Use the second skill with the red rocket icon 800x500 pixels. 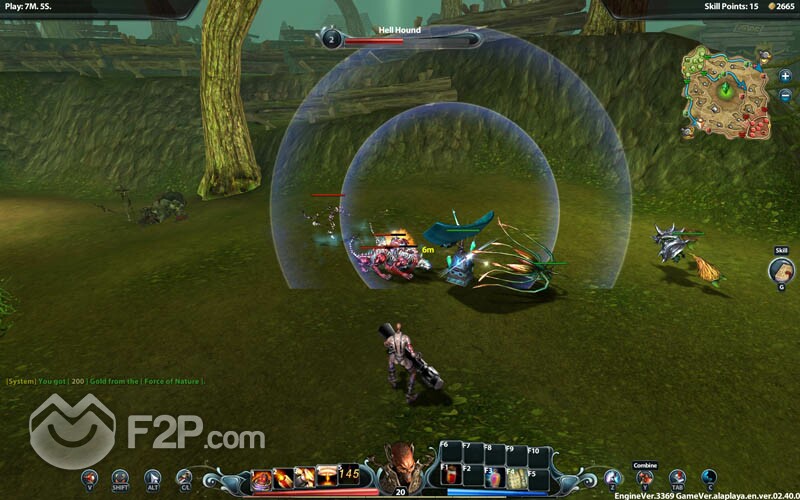[284, 478]
